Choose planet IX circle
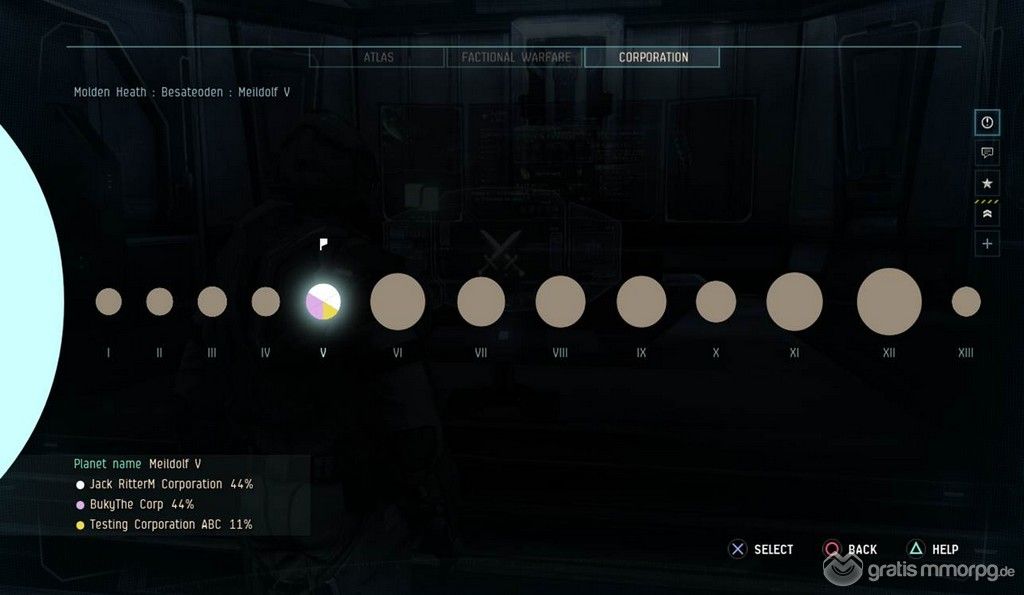 [x=641, y=301]
